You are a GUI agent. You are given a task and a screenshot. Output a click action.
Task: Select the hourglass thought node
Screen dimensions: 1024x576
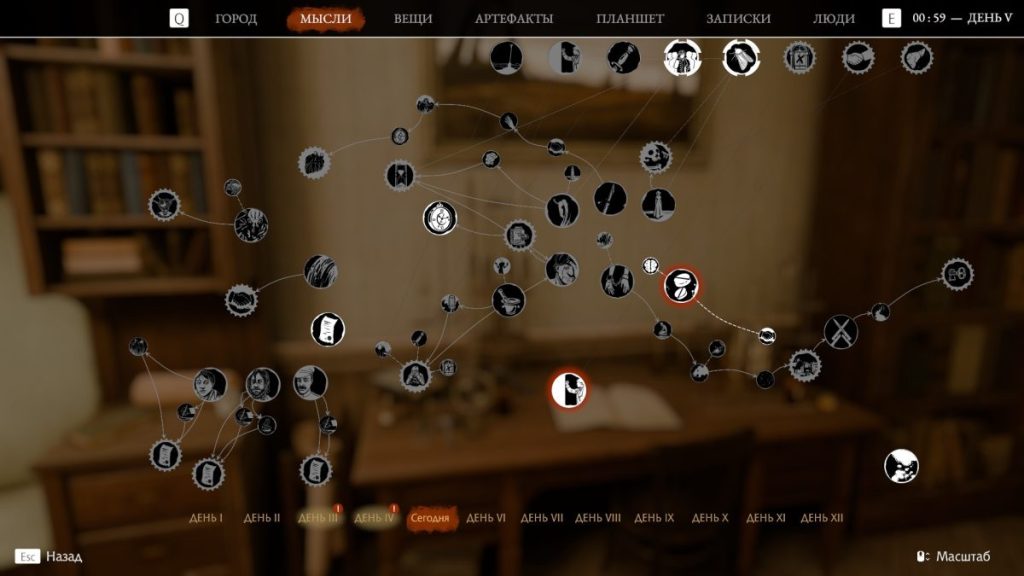[x=400, y=175]
